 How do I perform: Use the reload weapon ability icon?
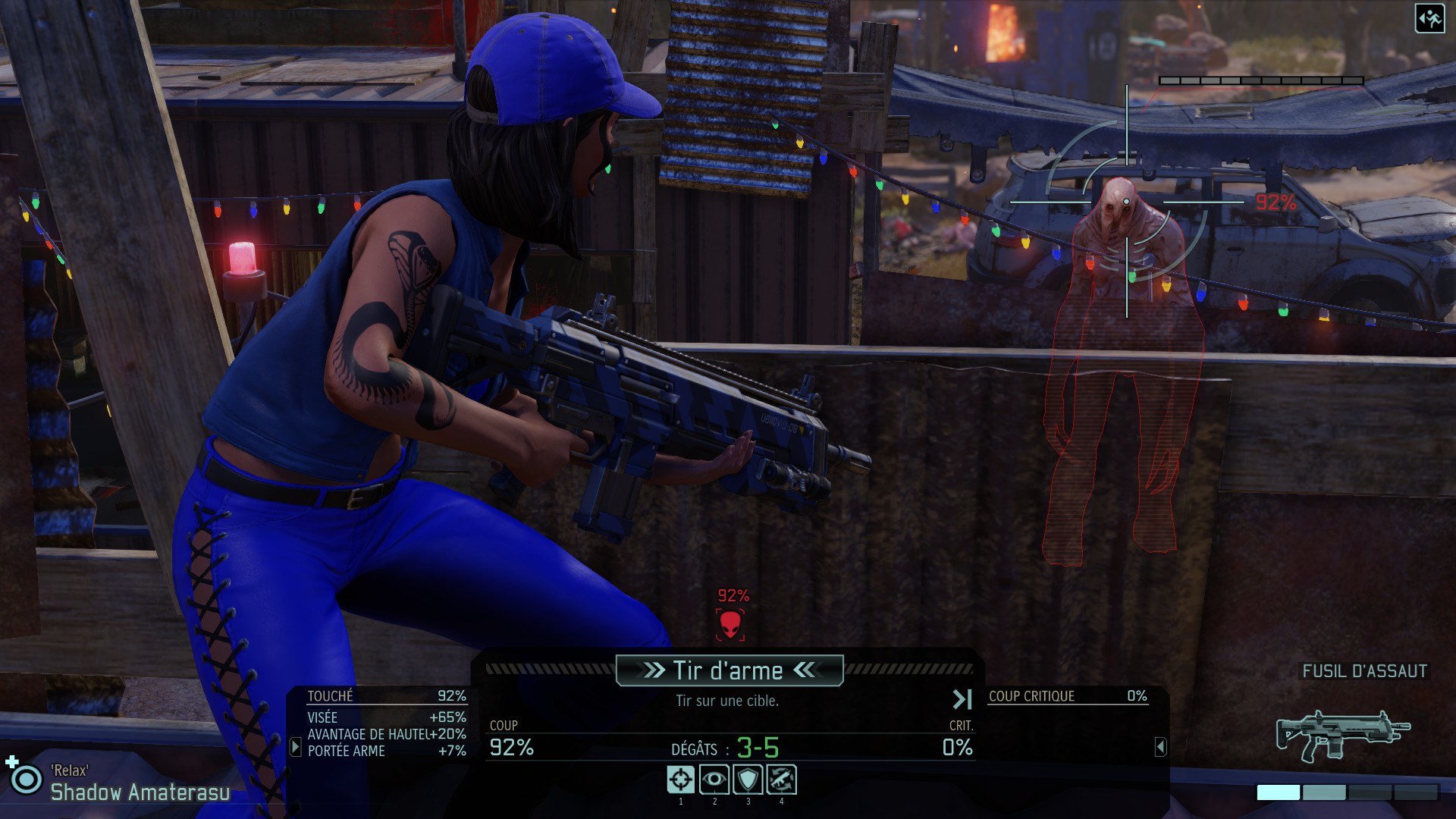point(781,780)
